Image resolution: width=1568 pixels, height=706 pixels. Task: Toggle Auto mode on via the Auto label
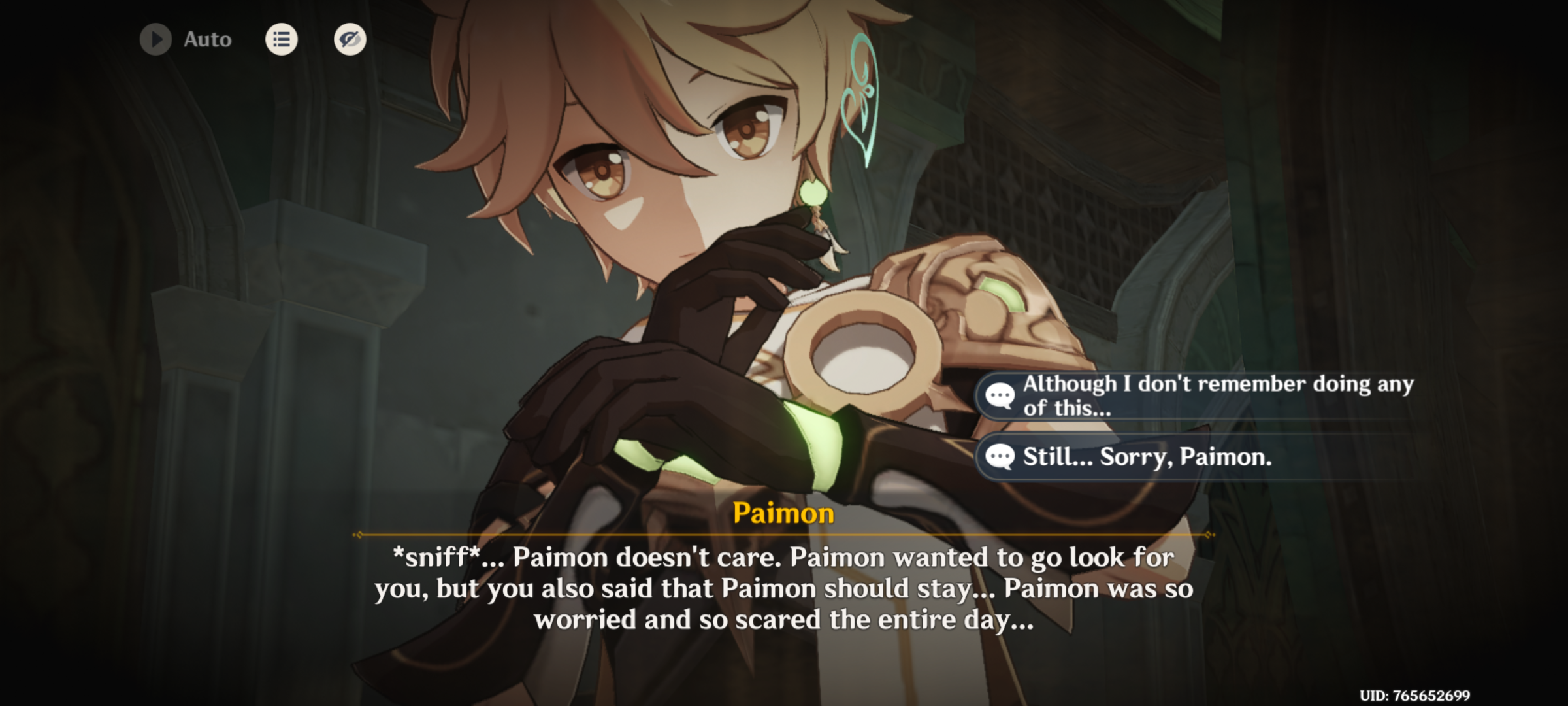[x=205, y=41]
